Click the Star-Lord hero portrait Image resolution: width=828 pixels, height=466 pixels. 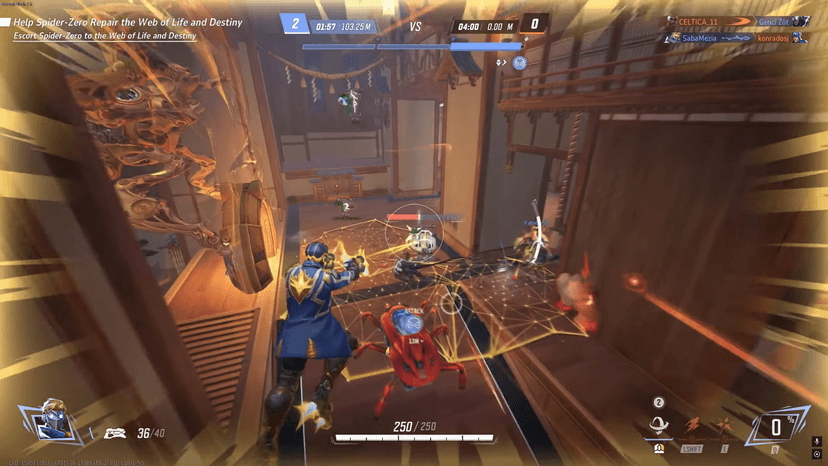click(x=51, y=423)
